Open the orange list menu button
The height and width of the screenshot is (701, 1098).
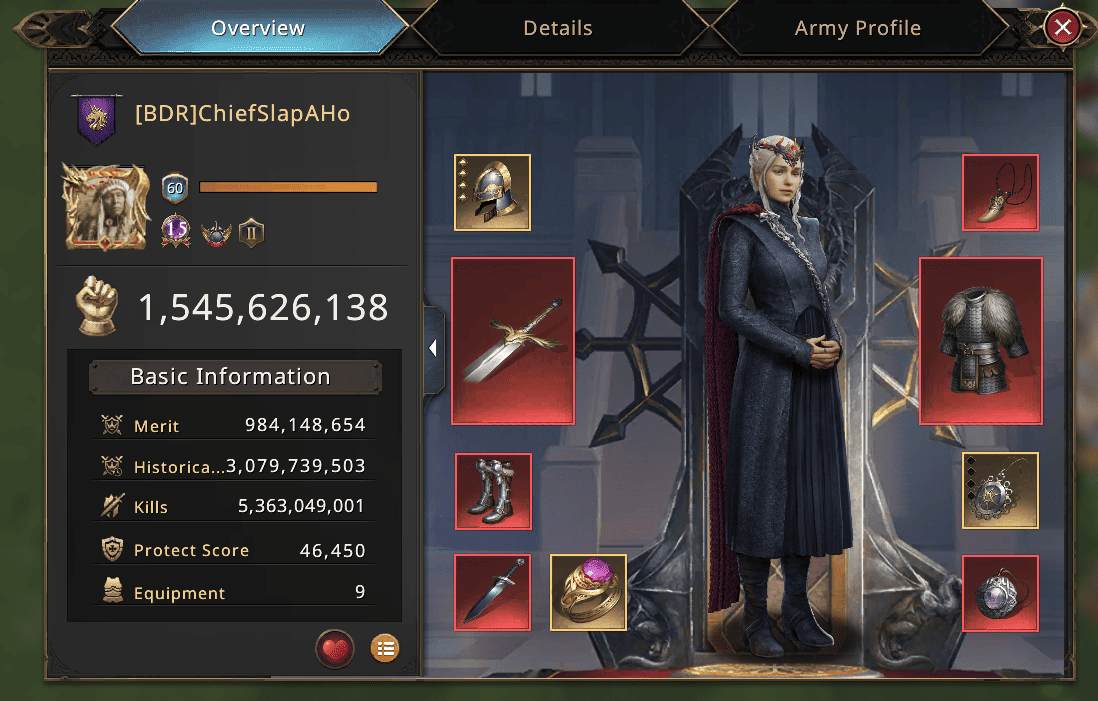click(x=384, y=649)
